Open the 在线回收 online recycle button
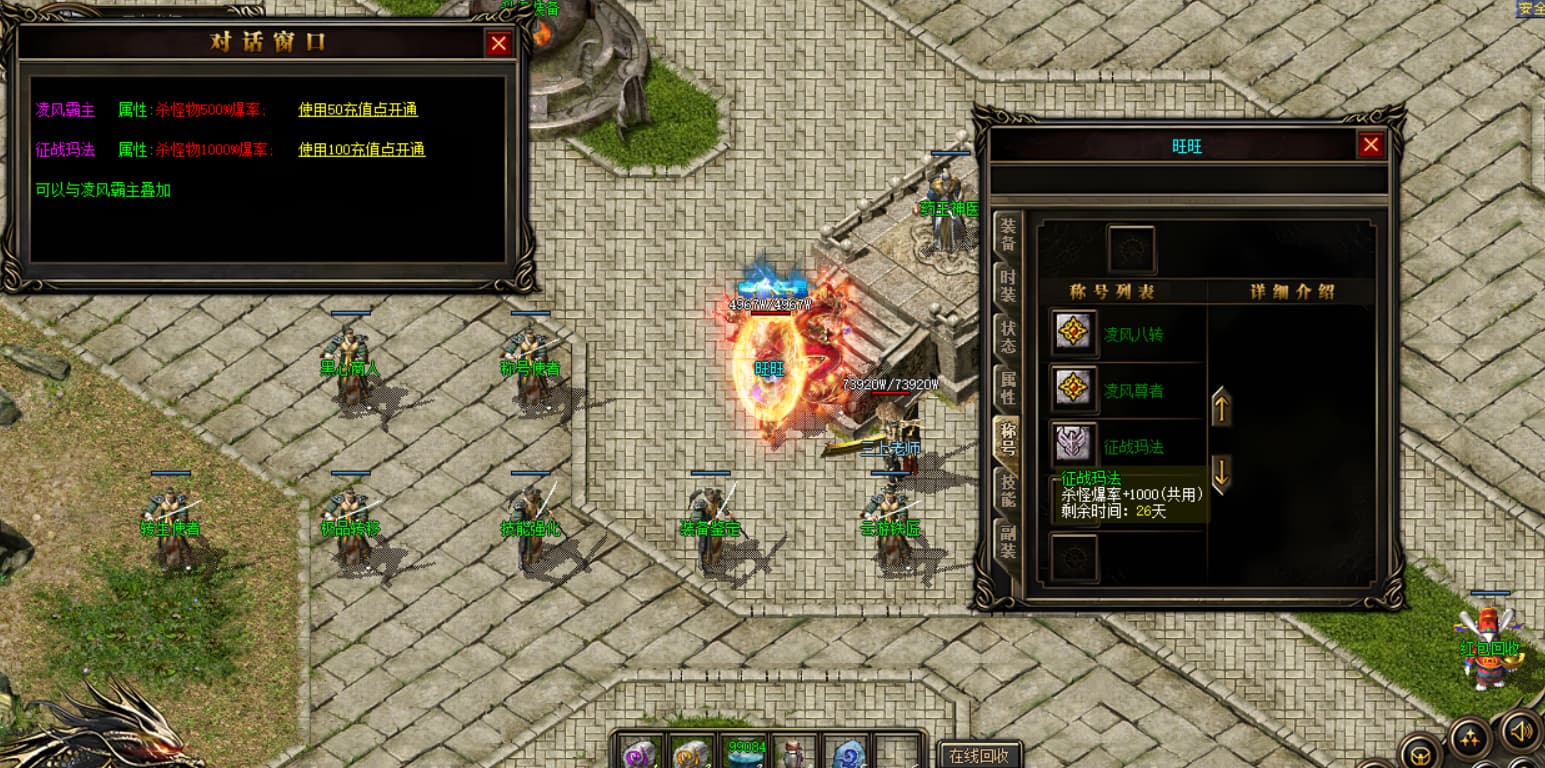Image resolution: width=1545 pixels, height=768 pixels. tap(979, 755)
